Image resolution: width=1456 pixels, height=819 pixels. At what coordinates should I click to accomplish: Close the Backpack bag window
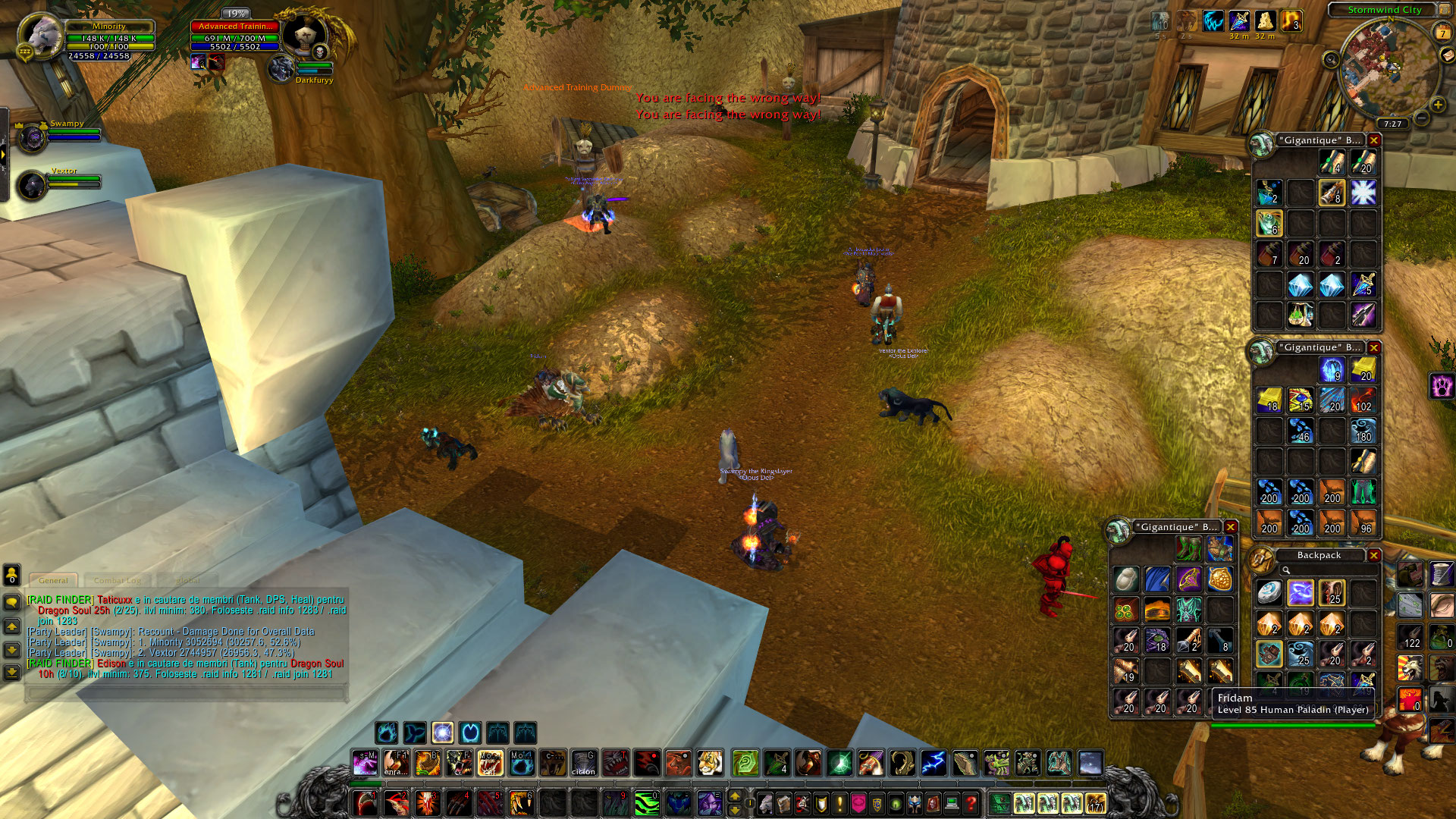1373,555
